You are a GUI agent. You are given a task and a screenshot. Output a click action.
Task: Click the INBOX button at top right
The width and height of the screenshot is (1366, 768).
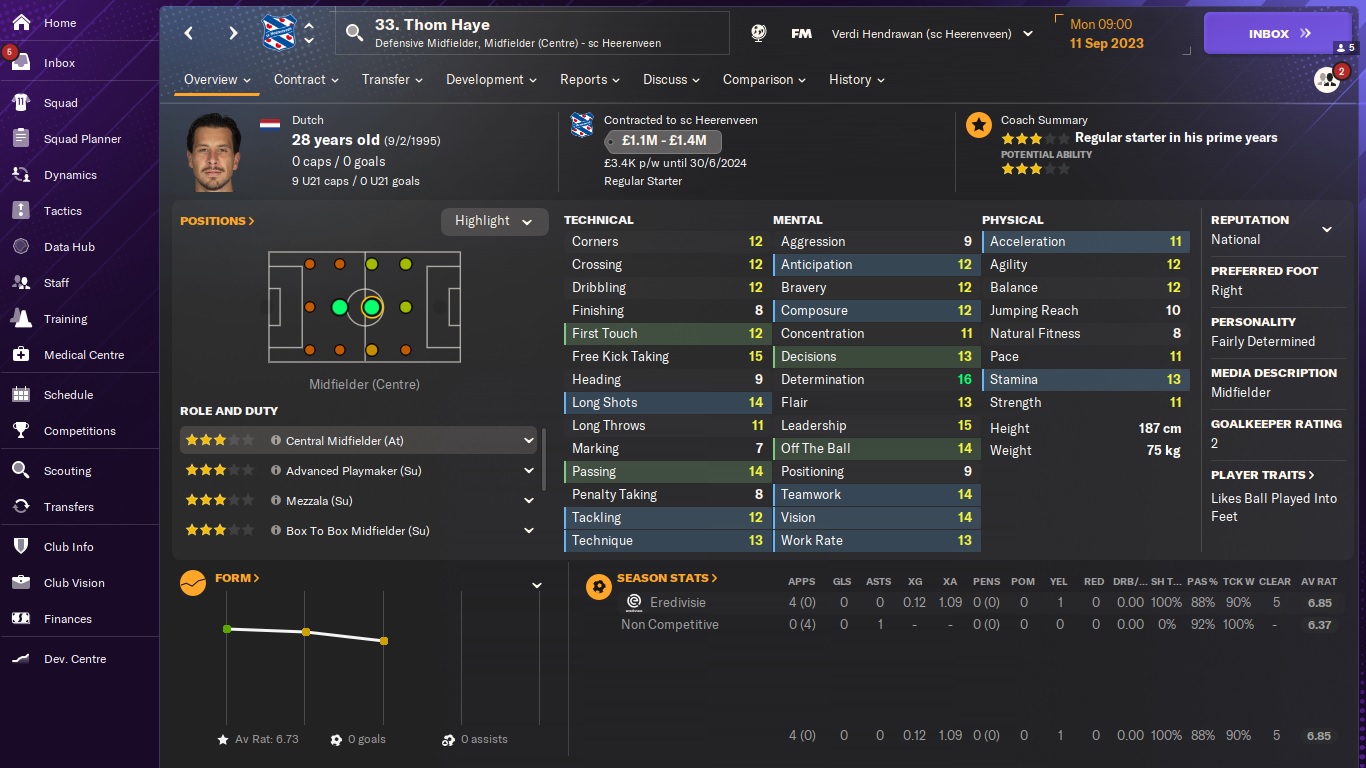tap(1275, 32)
